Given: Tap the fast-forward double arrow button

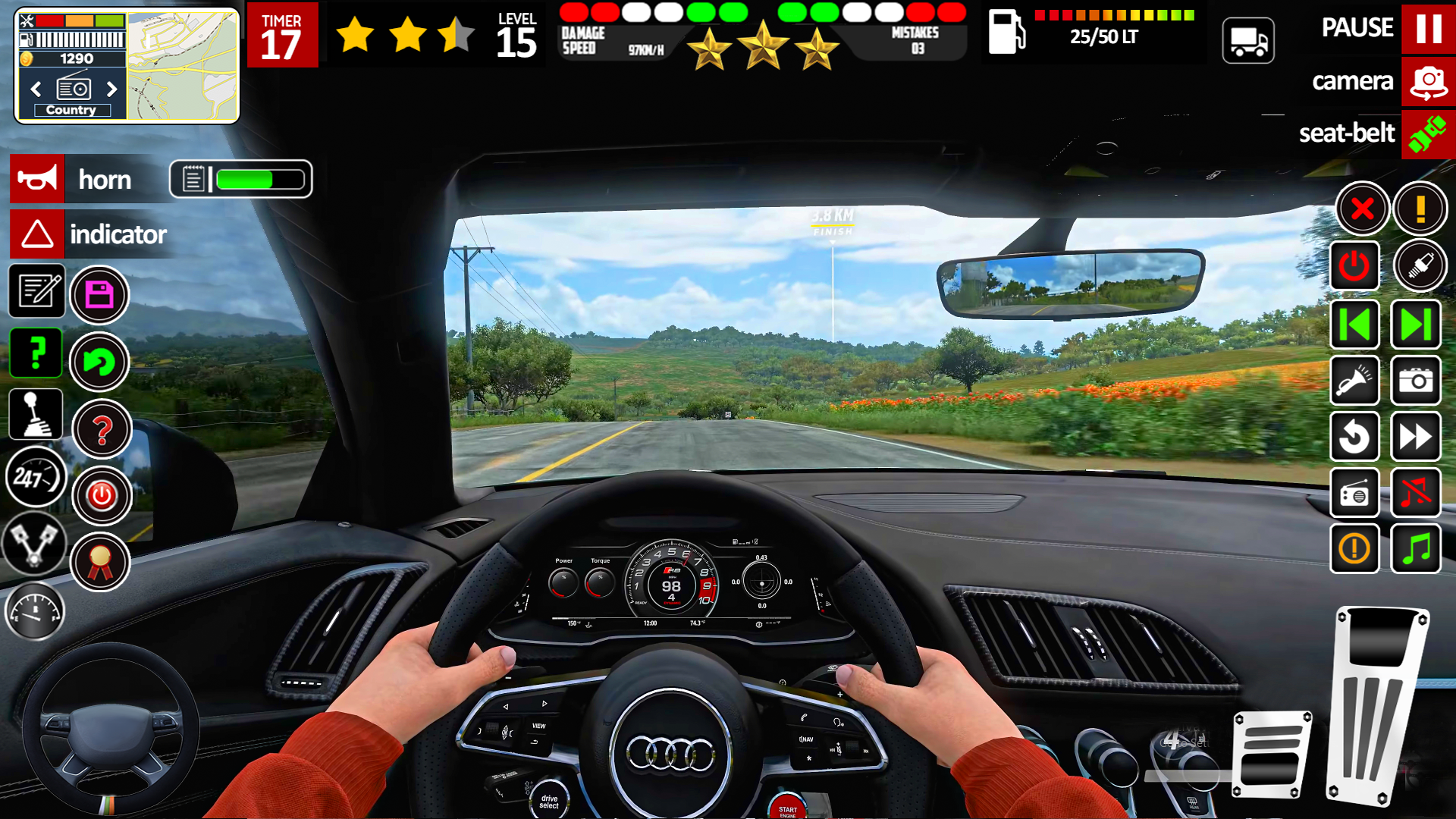Looking at the screenshot, I should point(1415,437).
